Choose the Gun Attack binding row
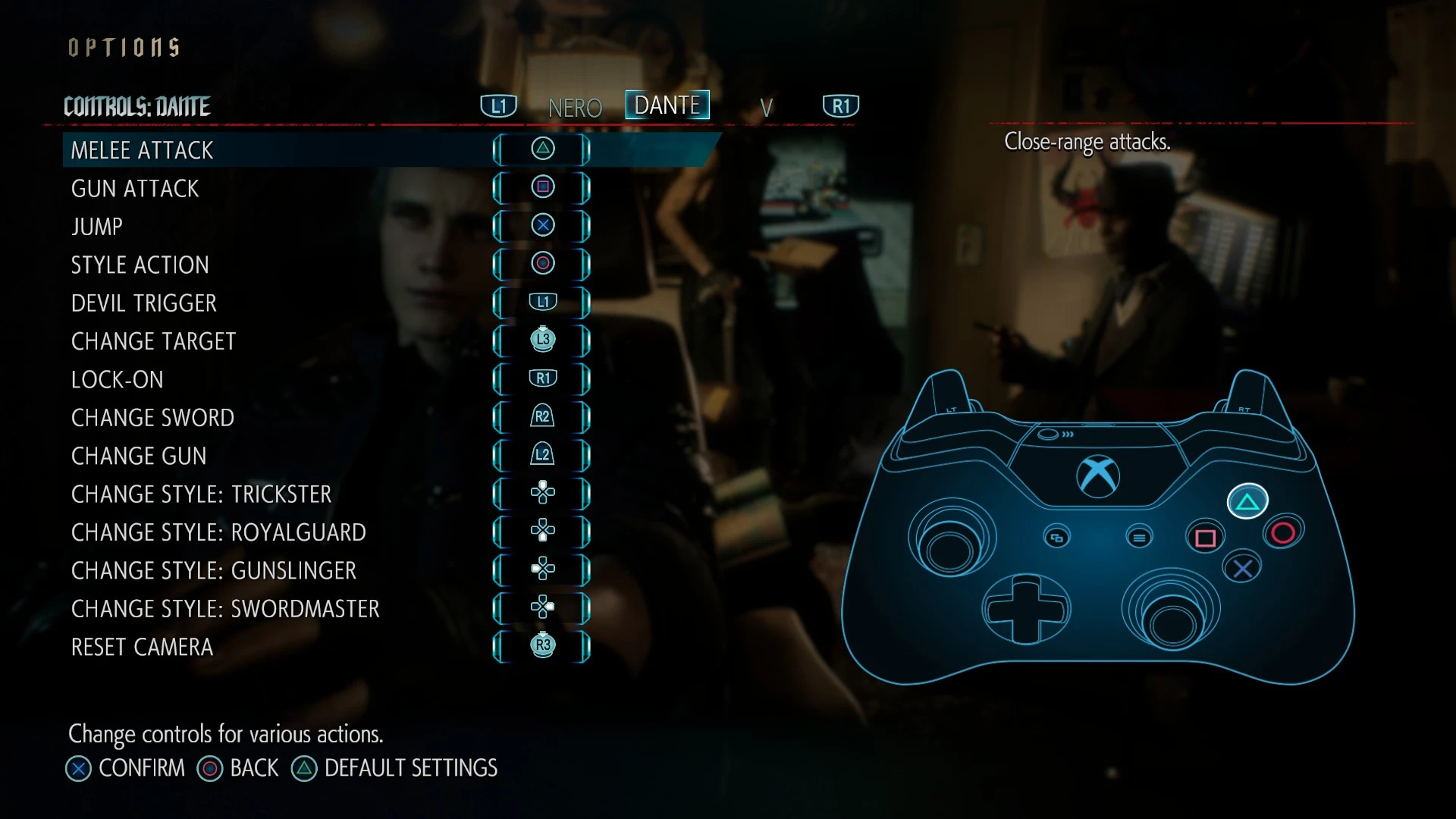The image size is (1456, 819). (x=135, y=188)
